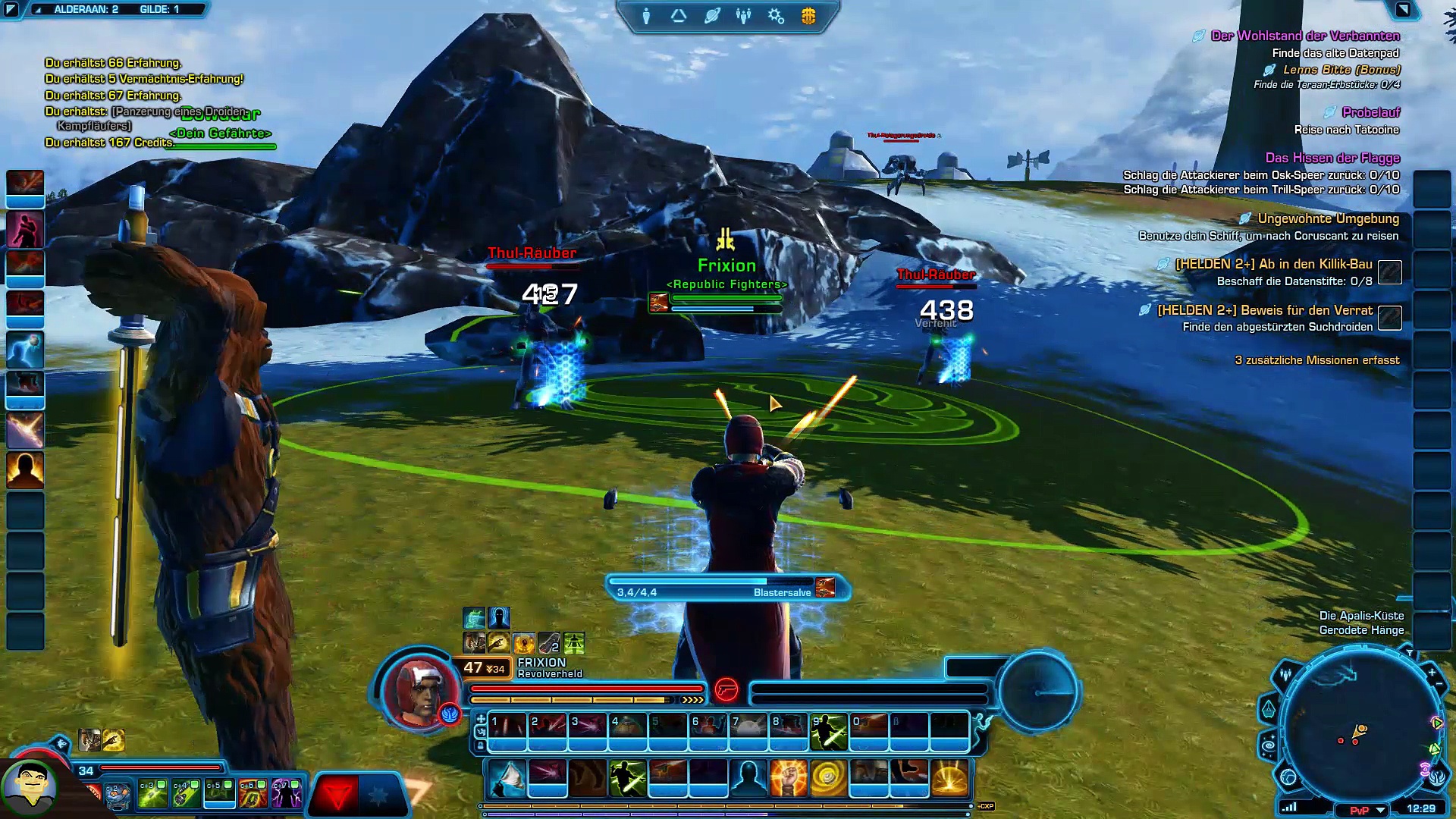Toggle the hotbar lock icon
The width and height of the screenshot is (1456, 819).
pos(480,745)
